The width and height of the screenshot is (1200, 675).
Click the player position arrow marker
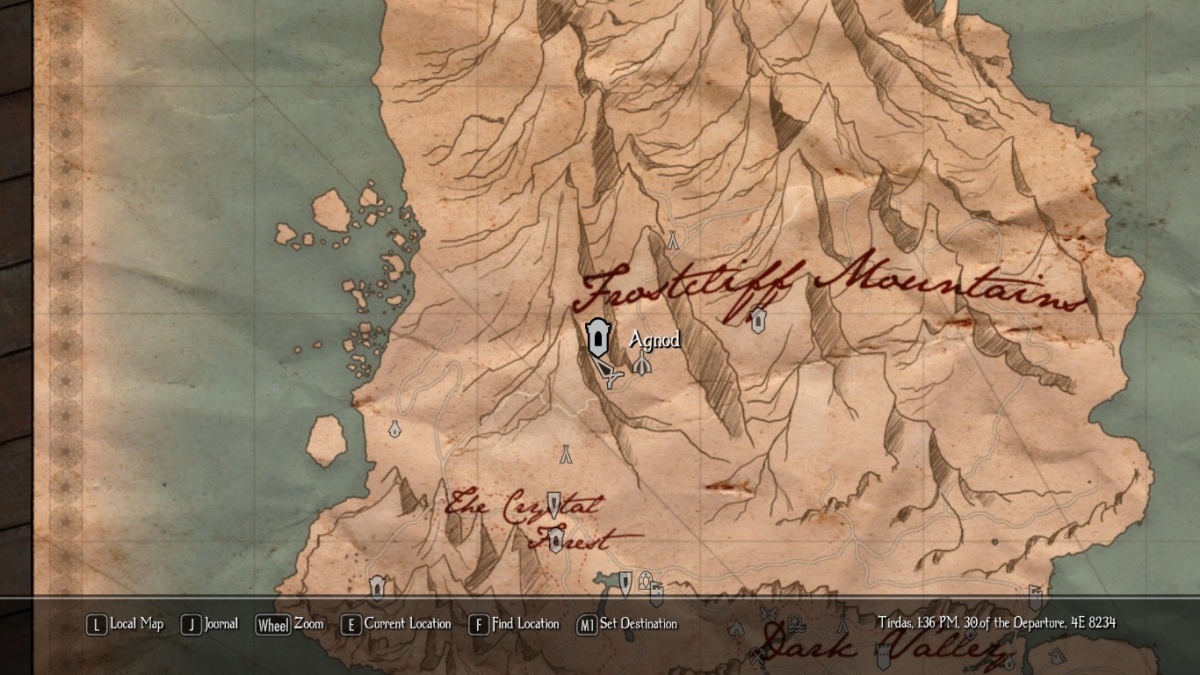[610, 373]
